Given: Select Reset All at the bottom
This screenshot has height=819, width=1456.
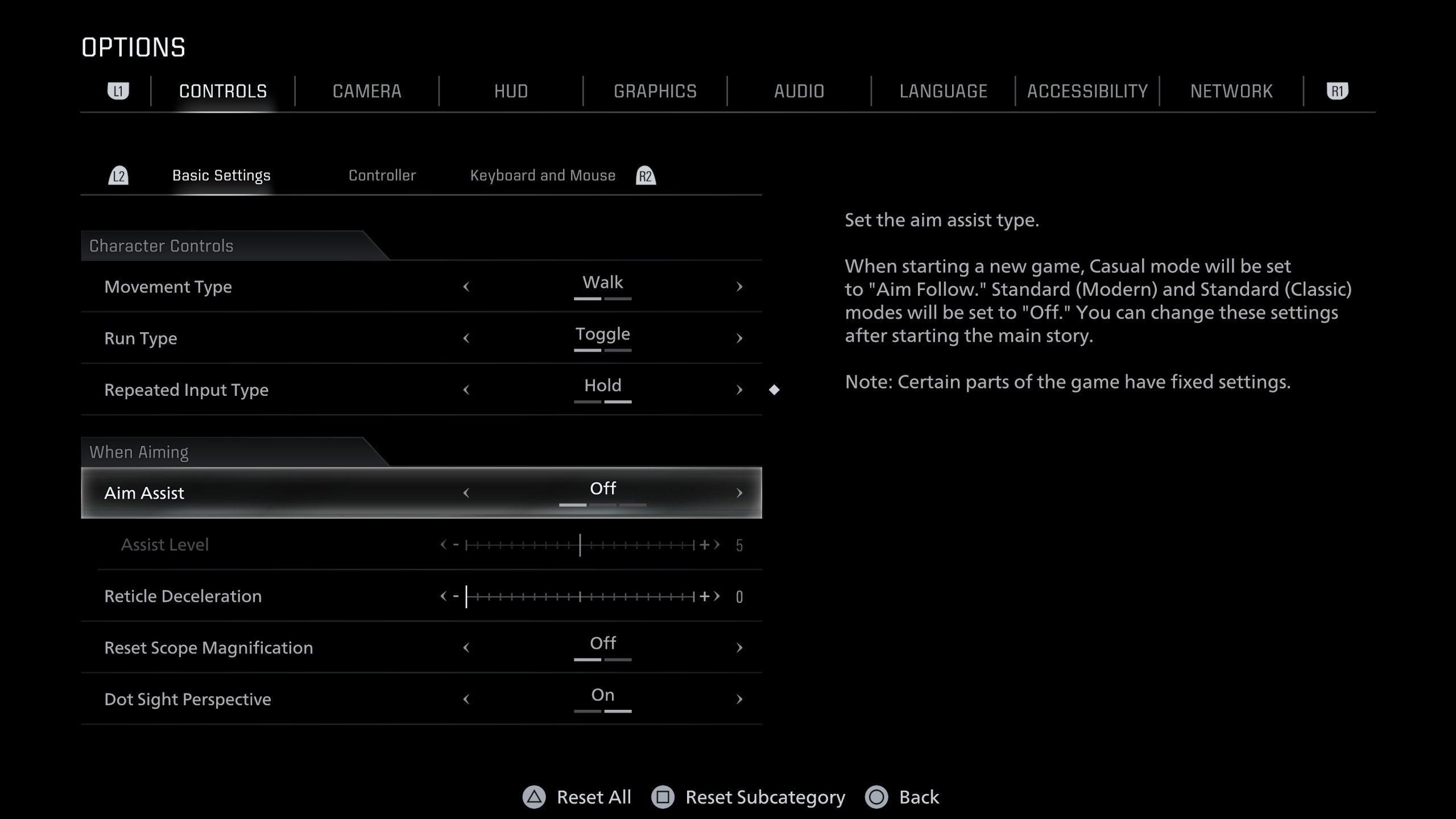Looking at the screenshot, I should tap(593, 797).
